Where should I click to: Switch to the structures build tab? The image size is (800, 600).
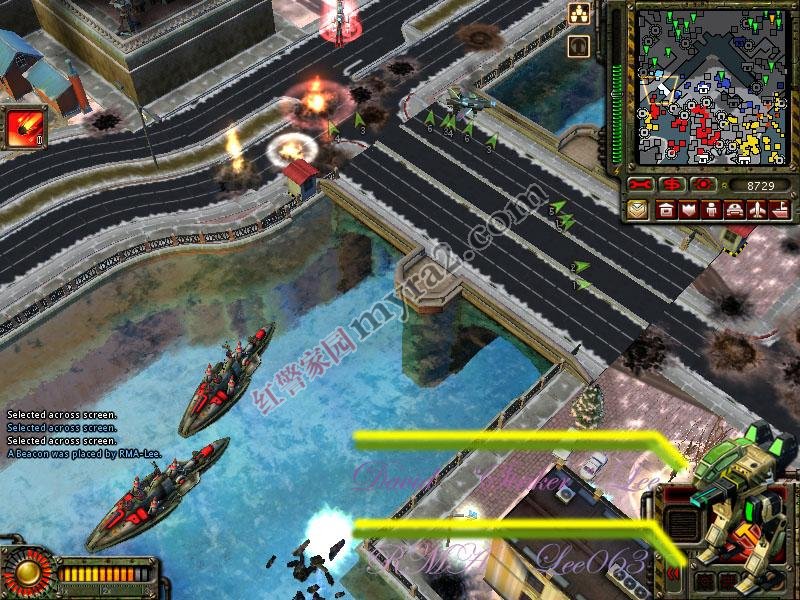665,210
